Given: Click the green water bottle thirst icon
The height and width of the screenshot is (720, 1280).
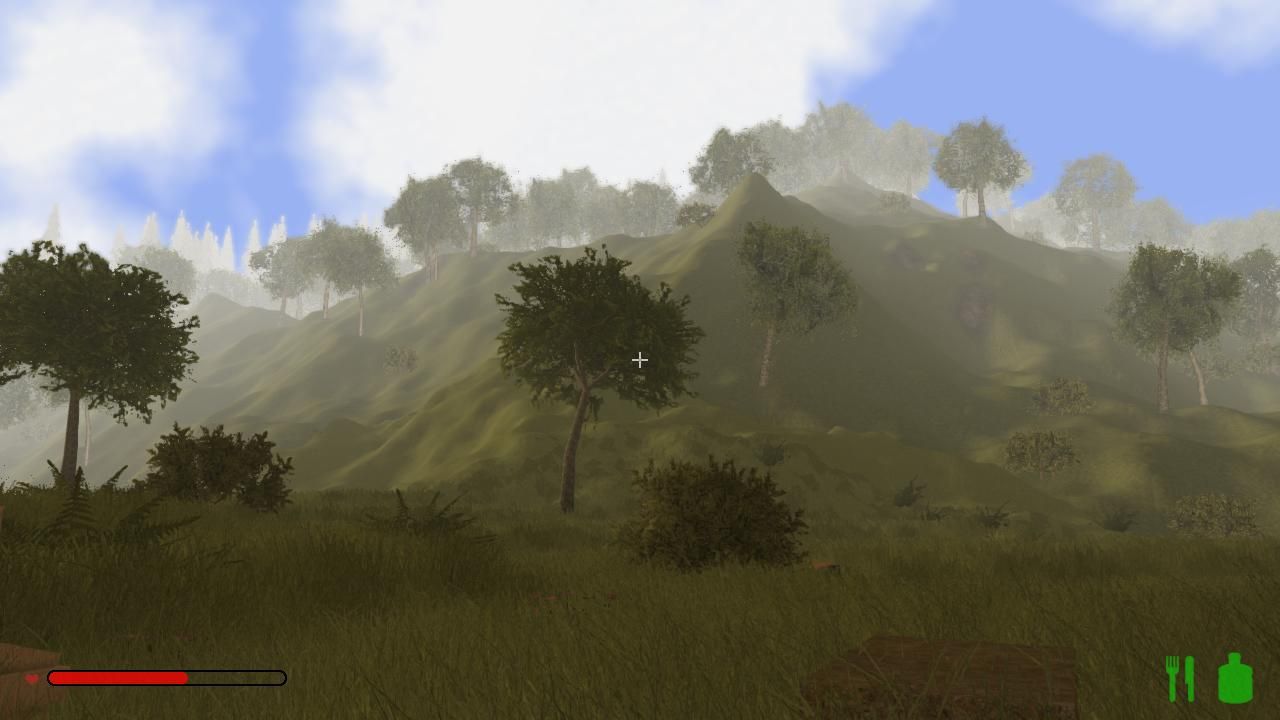Looking at the screenshot, I should [1234, 680].
